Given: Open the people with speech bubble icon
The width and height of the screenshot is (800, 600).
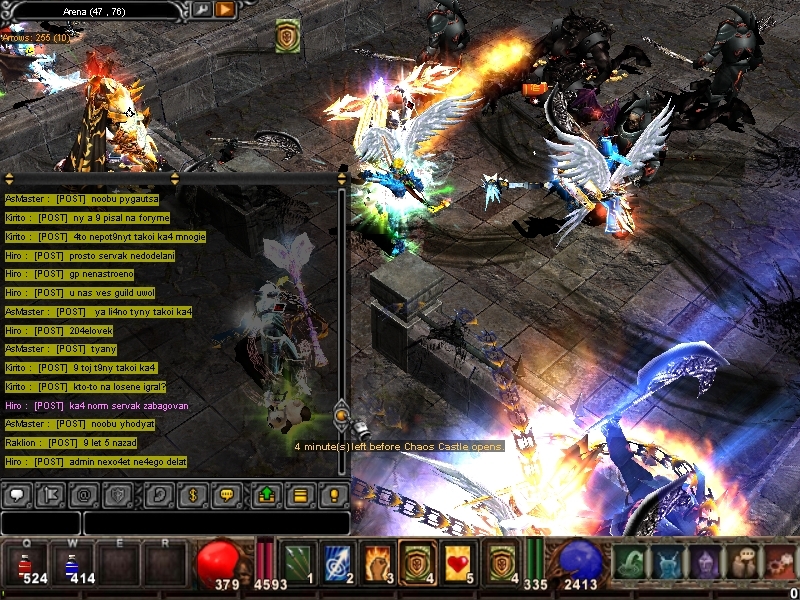Looking at the screenshot, I should [x=743, y=562].
